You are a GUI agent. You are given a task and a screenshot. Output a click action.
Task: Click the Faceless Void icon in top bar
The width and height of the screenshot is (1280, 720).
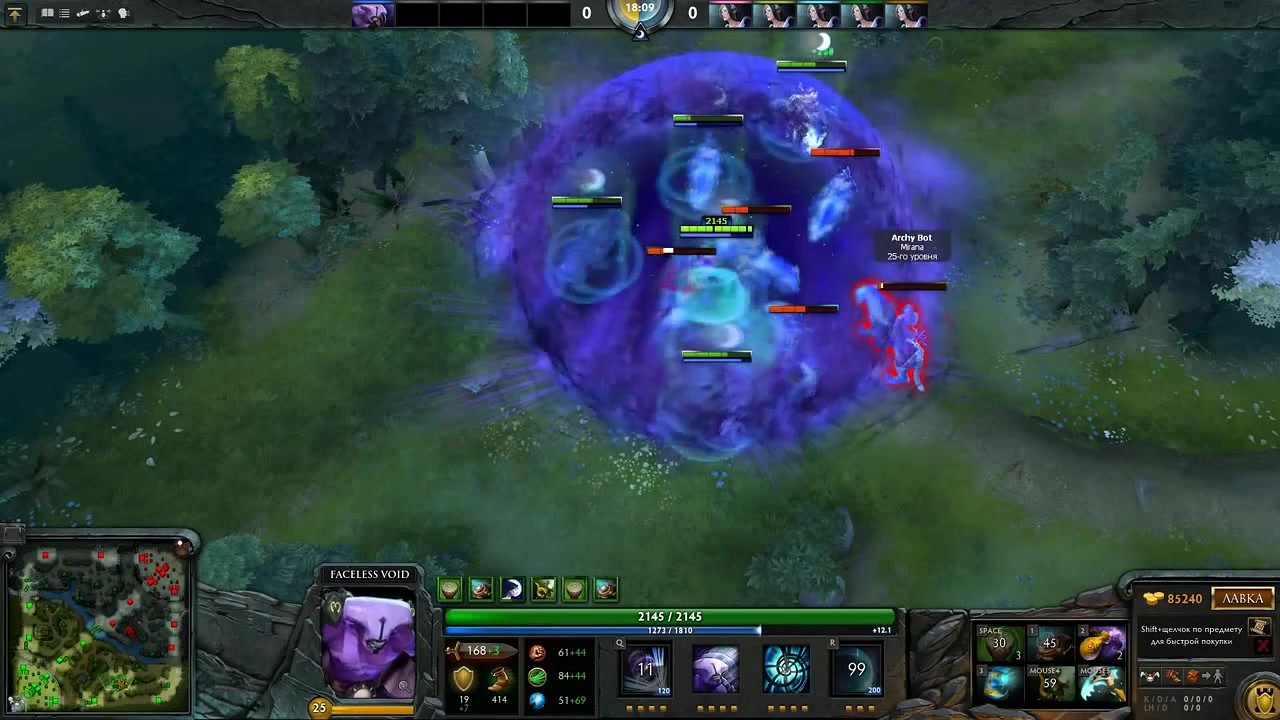click(x=373, y=15)
